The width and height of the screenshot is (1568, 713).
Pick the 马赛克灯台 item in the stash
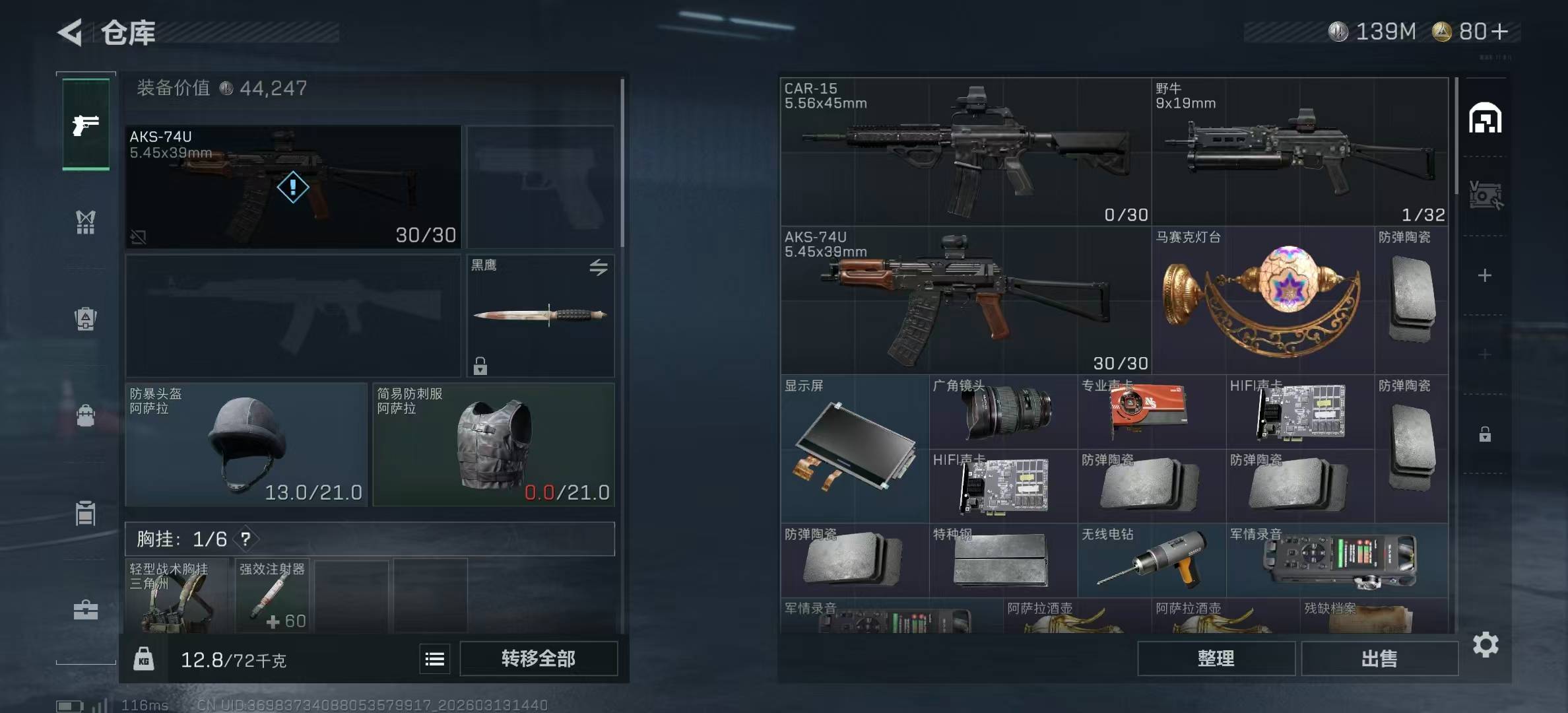pos(1262,300)
